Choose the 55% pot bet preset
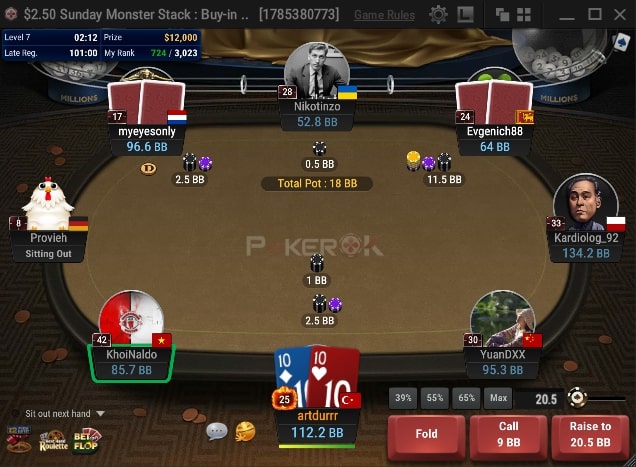636x467 pixels. [x=434, y=398]
